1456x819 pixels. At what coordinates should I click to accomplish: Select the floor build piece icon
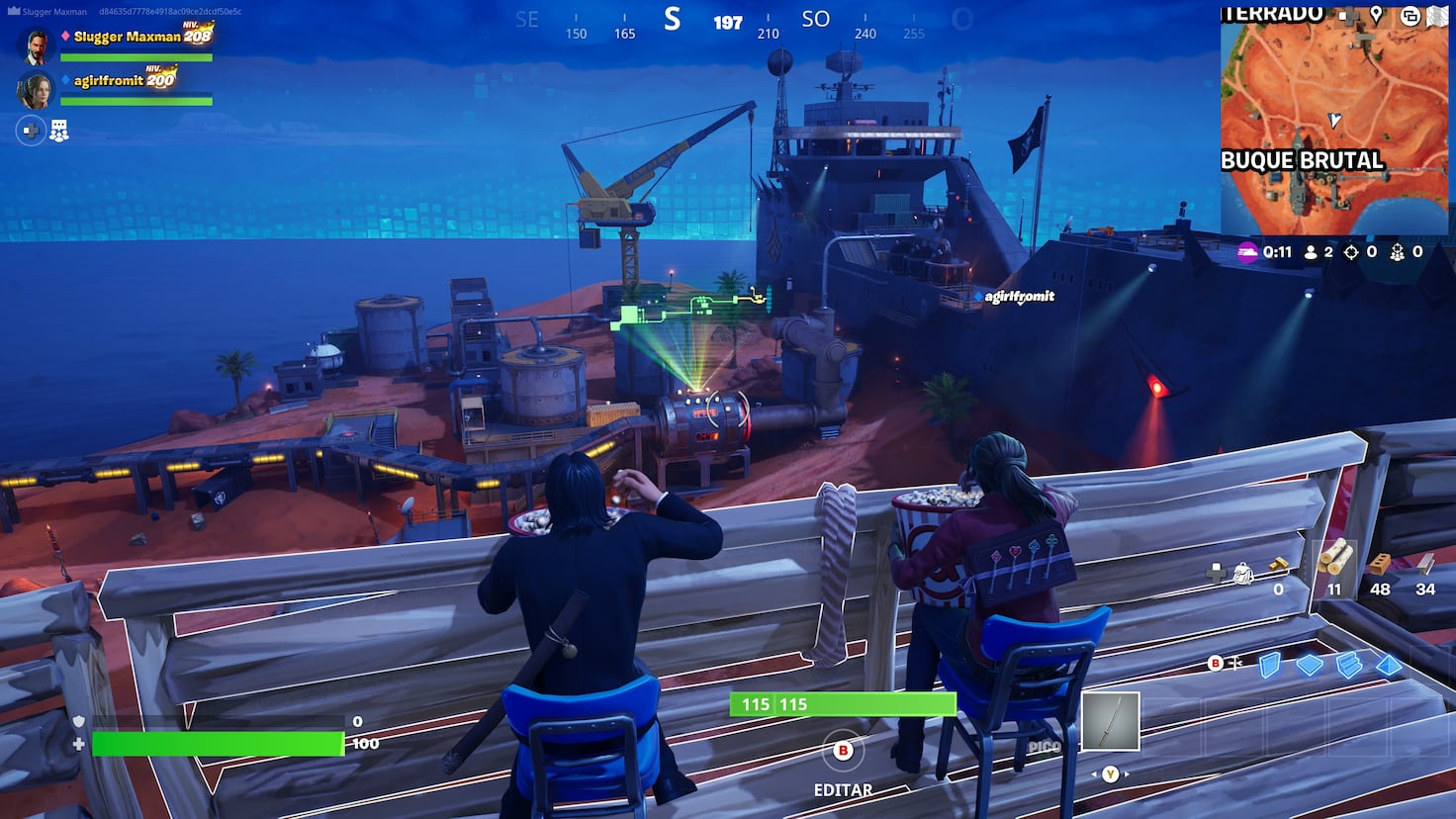1309,663
